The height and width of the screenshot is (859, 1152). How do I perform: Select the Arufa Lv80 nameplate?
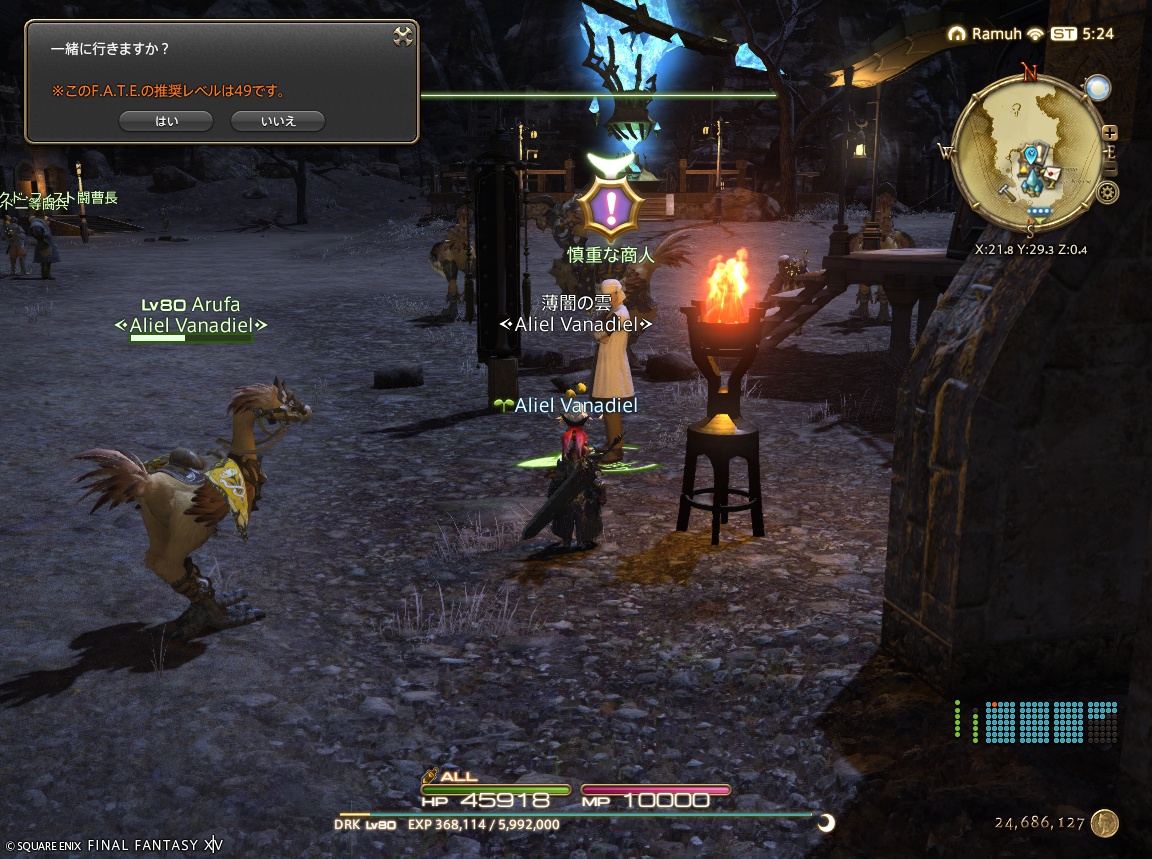pos(190,305)
